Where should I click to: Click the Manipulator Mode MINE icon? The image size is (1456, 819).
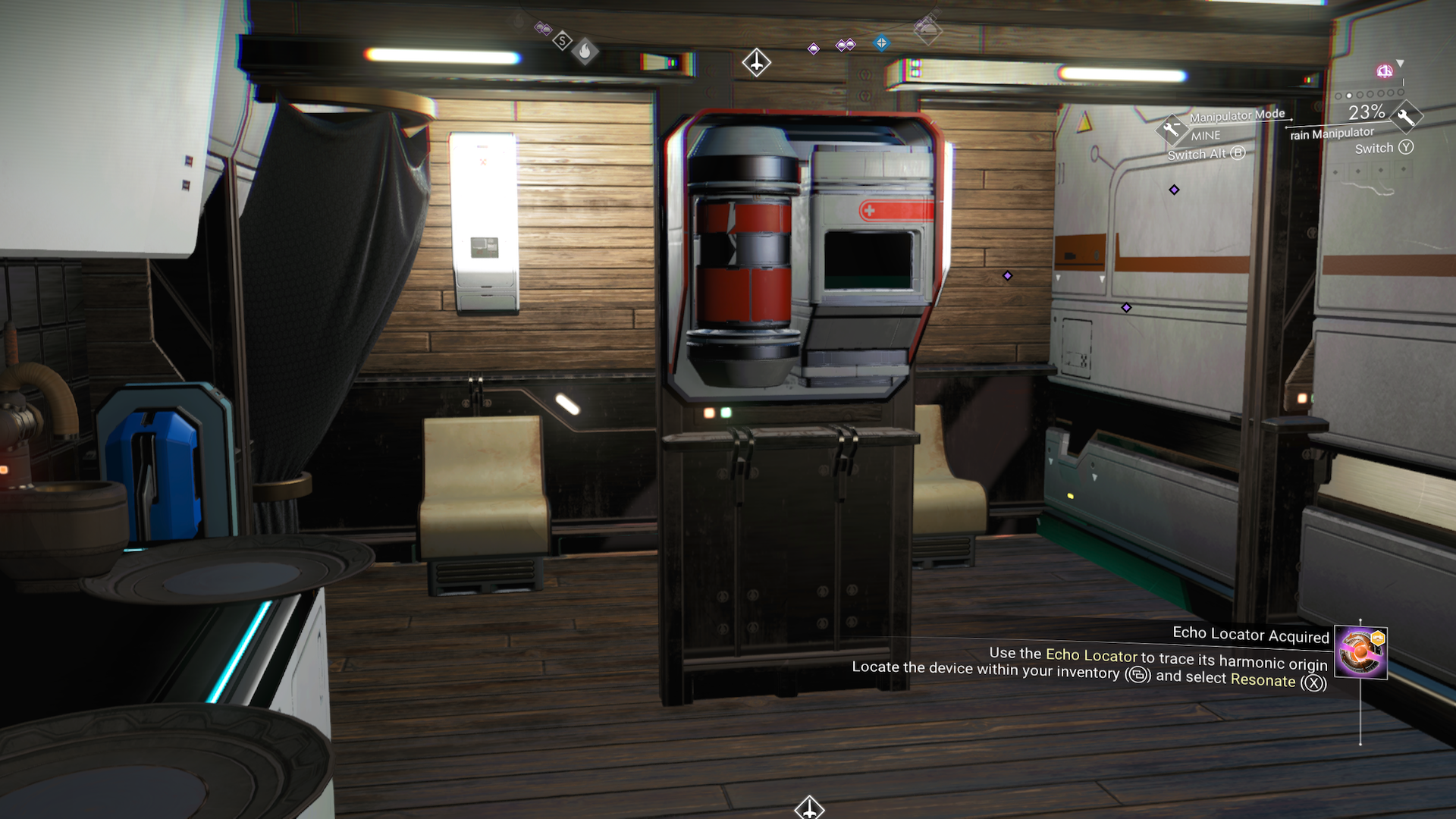(1172, 130)
